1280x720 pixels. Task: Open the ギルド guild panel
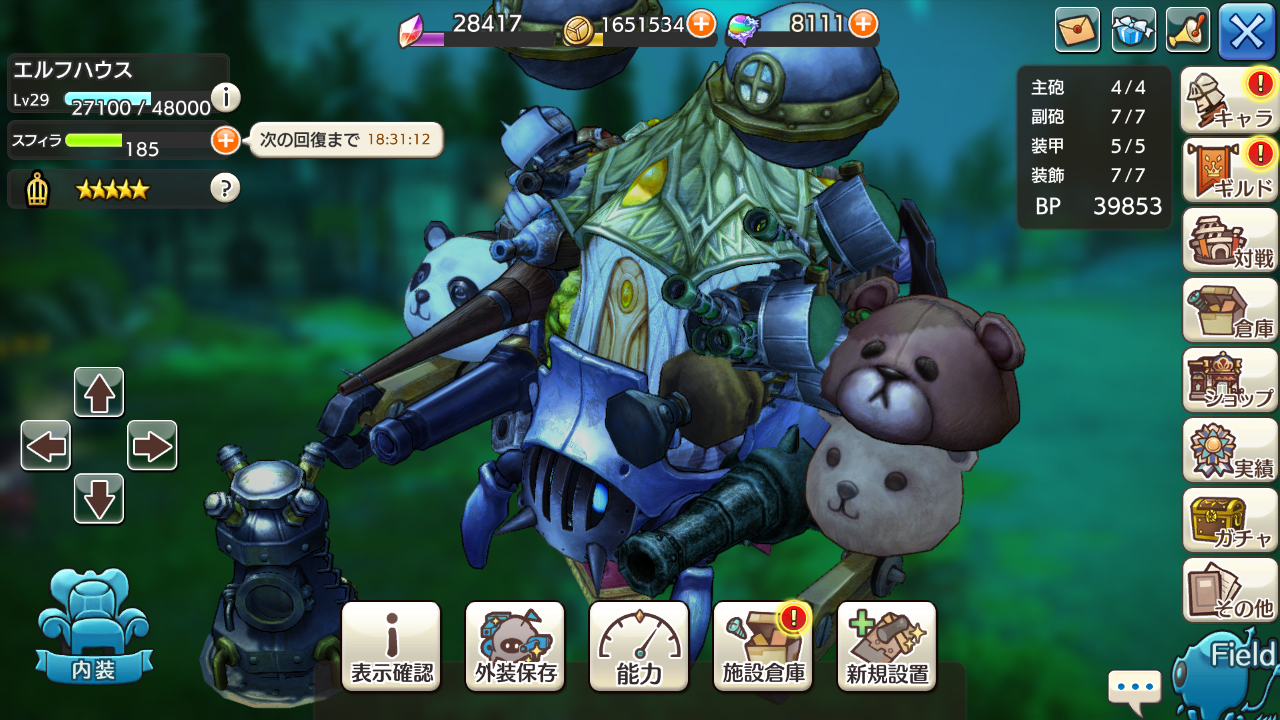pos(1229,170)
